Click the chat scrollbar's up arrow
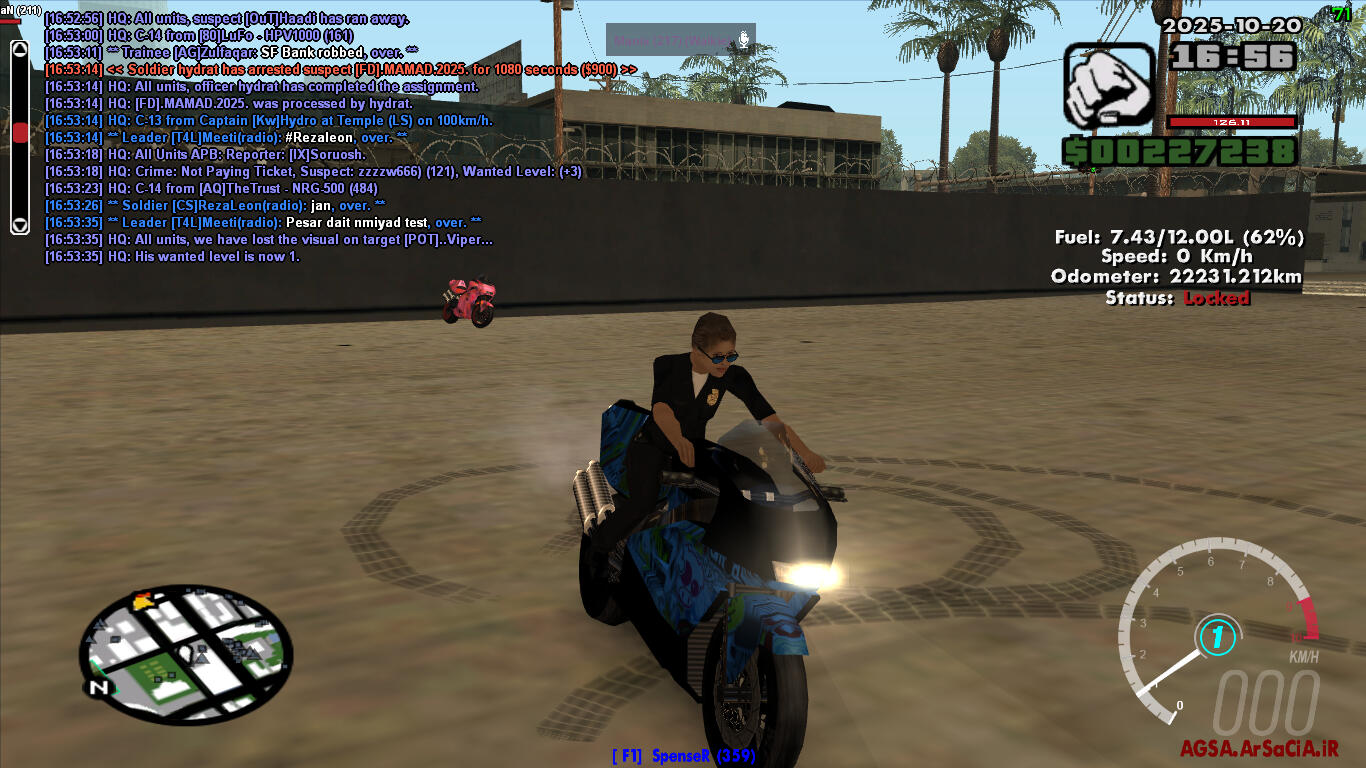The width and height of the screenshot is (1366, 768). [x=20, y=50]
